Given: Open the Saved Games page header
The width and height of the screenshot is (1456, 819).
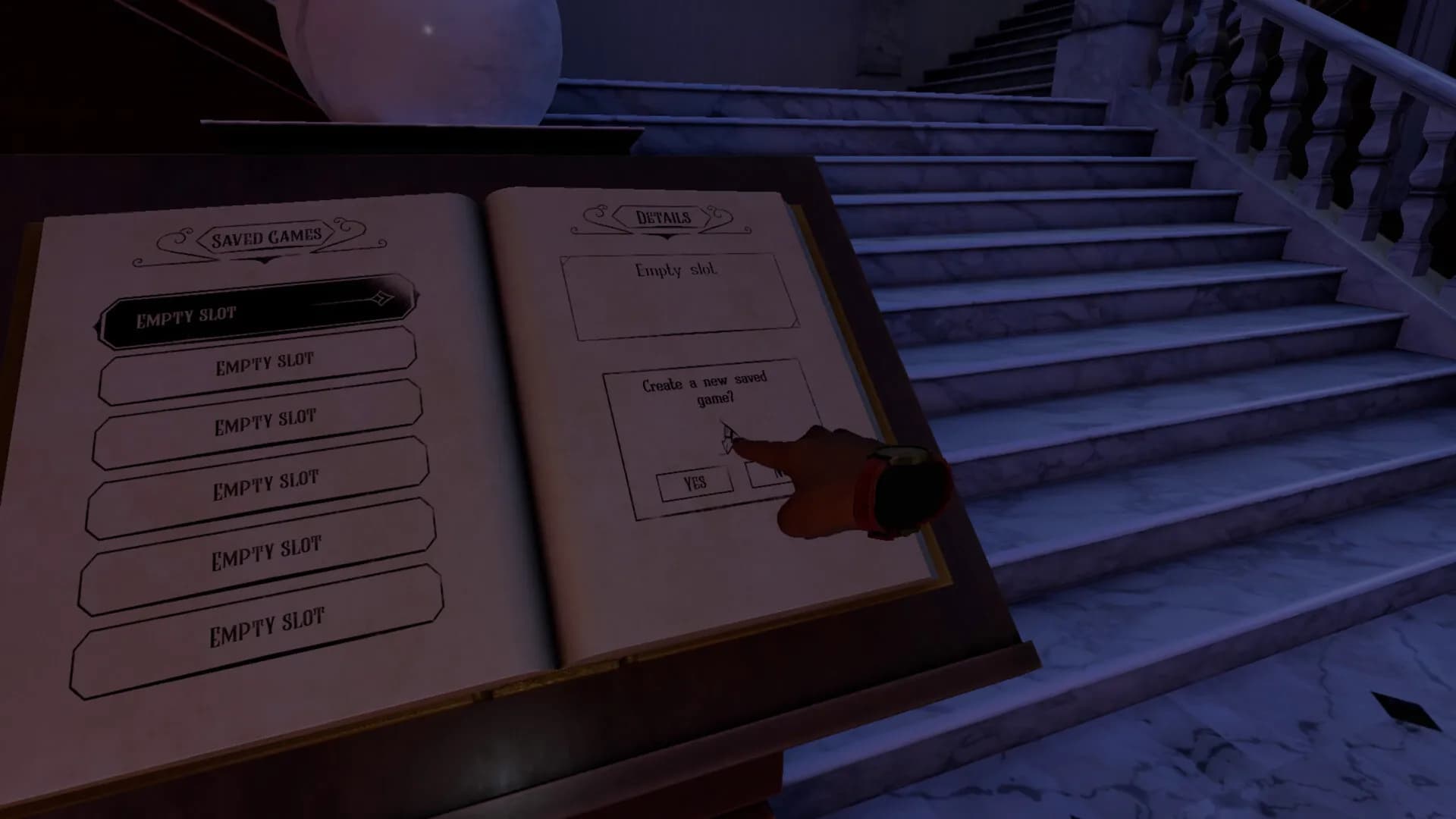Looking at the screenshot, I should tap(265, 237).
